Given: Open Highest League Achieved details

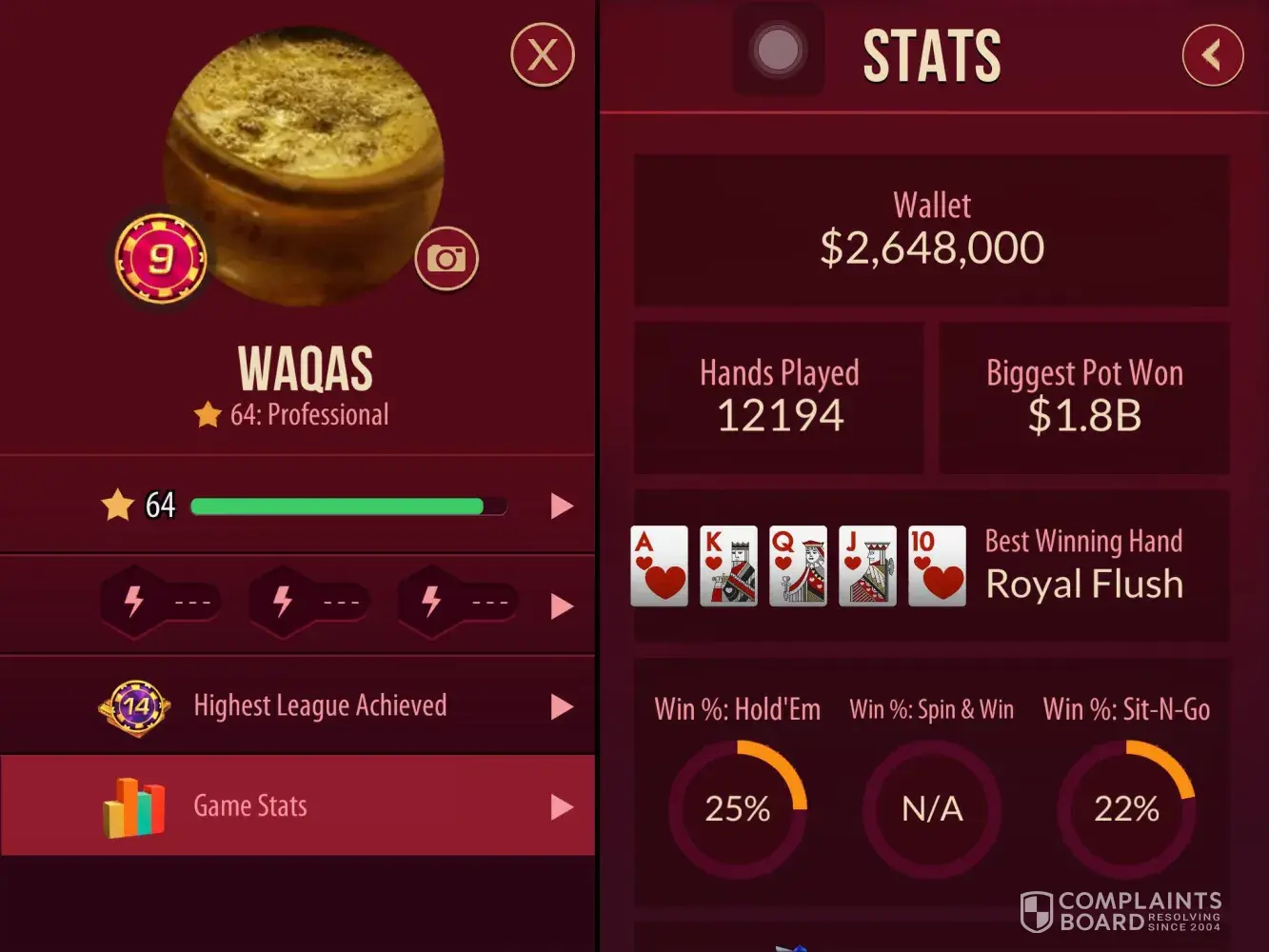Looking at the screenshot, I should tap(297, 706).
